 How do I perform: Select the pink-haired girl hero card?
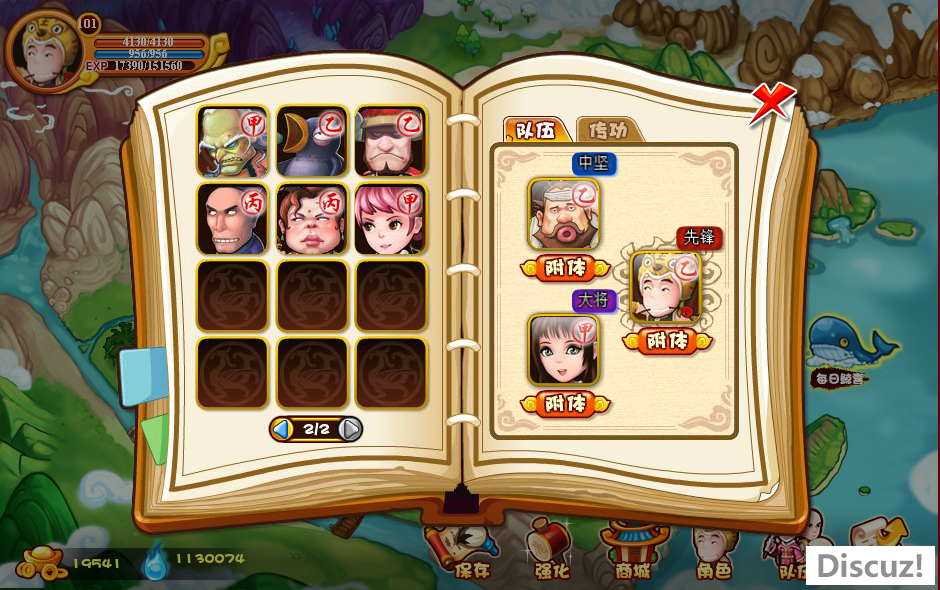pyautogui.click(x=390, y=218)
